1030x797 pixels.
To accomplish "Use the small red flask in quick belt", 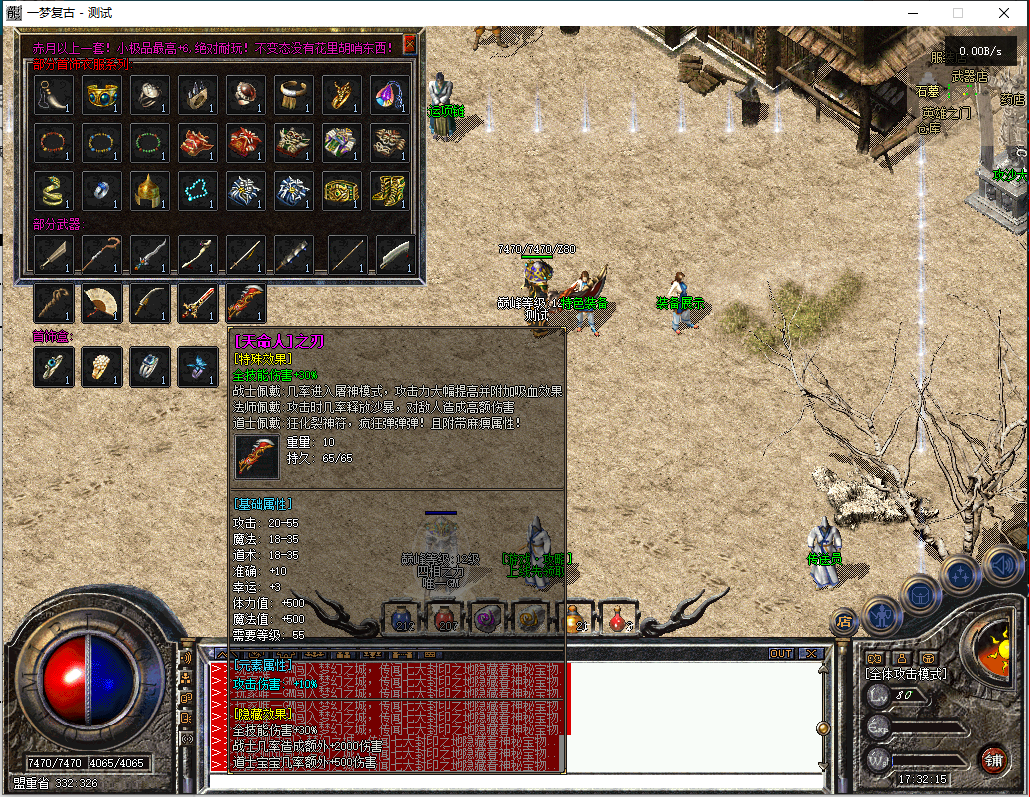I will [618, 618].
